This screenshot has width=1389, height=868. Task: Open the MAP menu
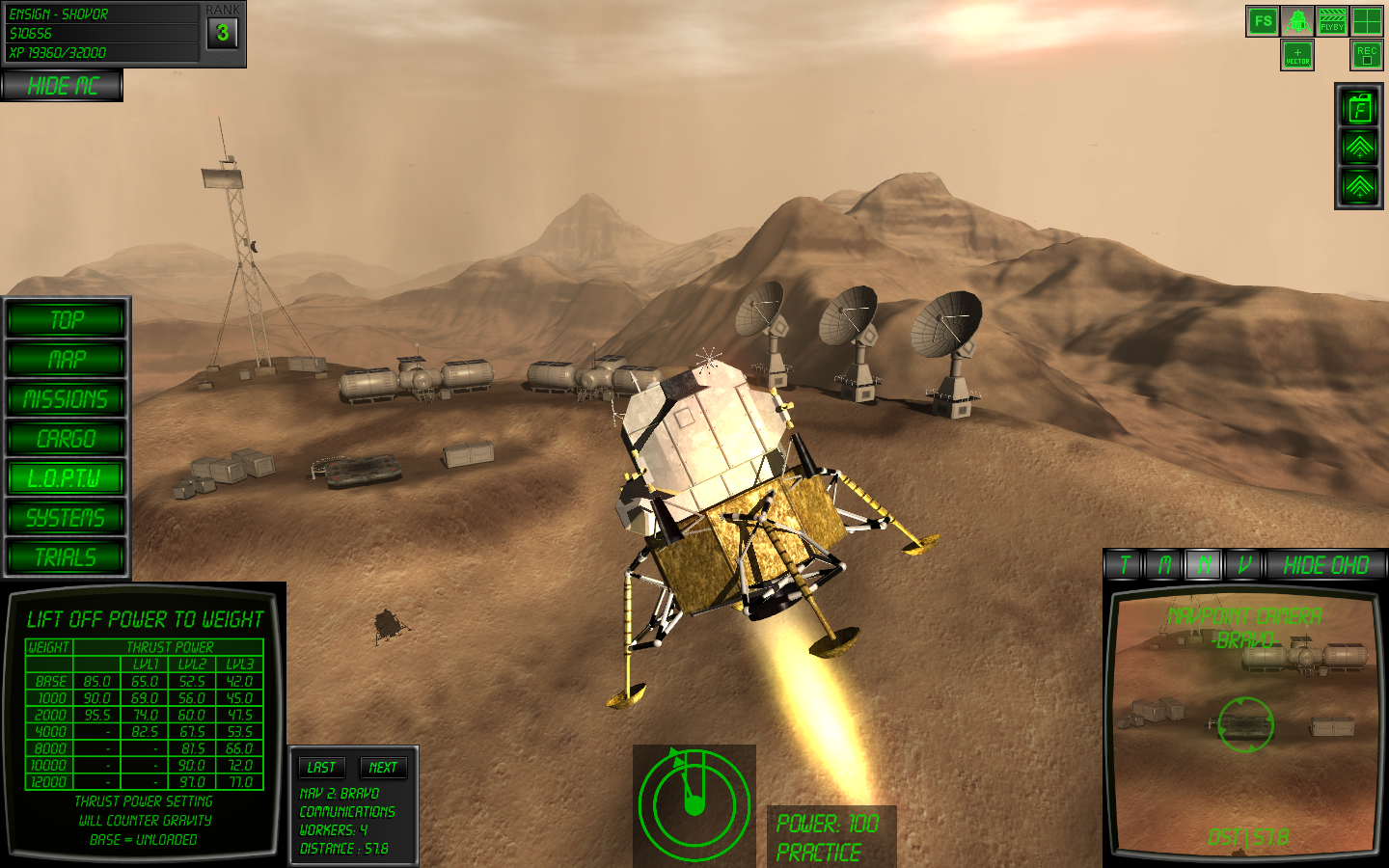[67, 360]
